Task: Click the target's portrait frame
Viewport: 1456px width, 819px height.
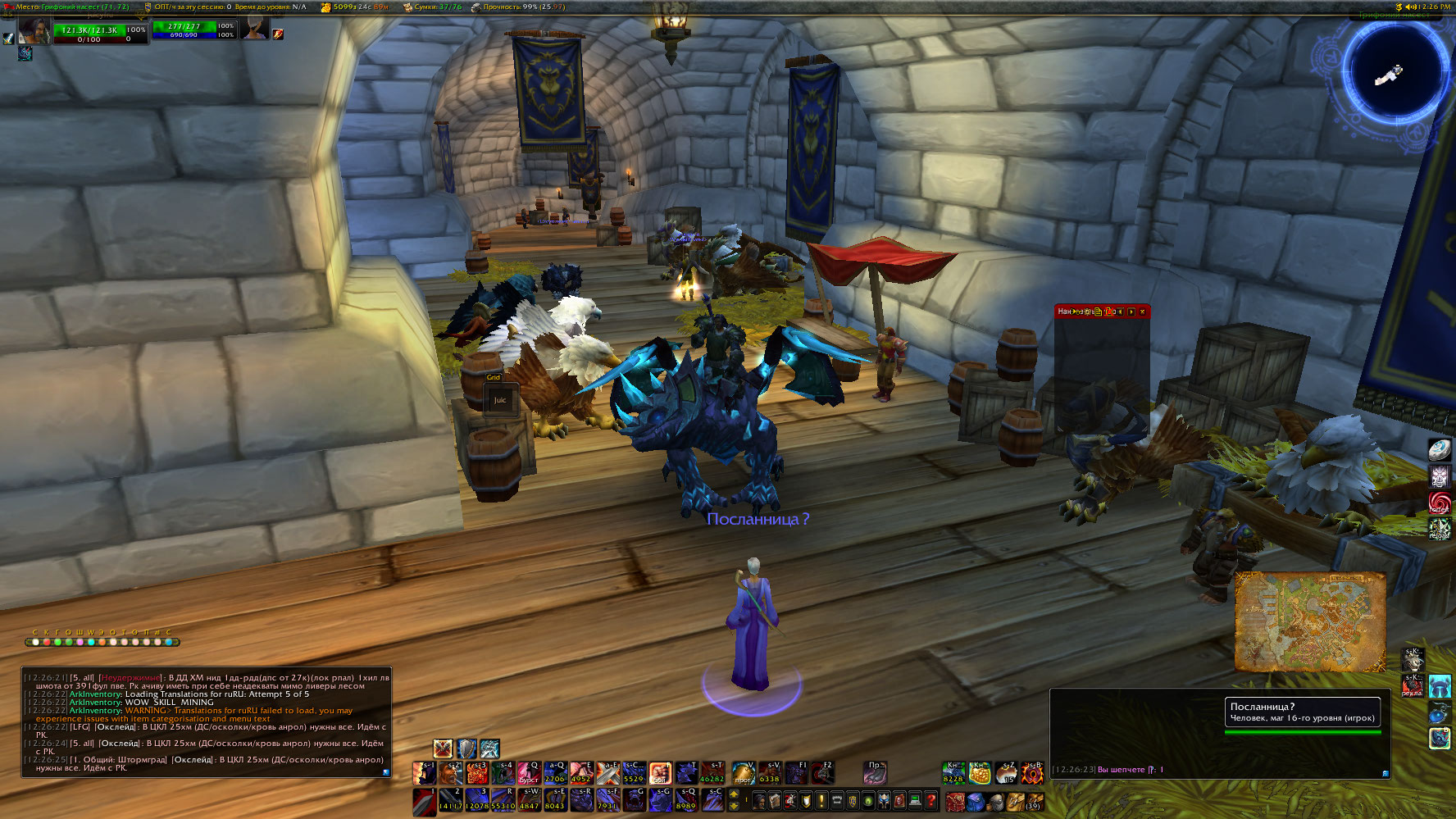Action: (x=255, y=30)
